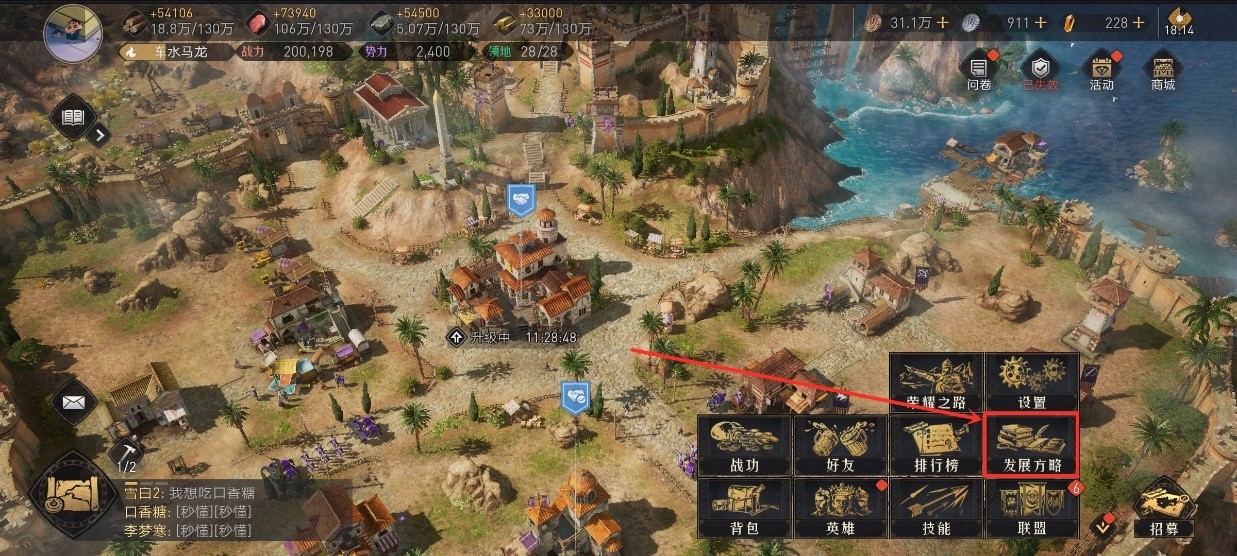Click the 已失效 shield protection icon
Viewport: 1237px width, 556px height.
(1040, 70)
